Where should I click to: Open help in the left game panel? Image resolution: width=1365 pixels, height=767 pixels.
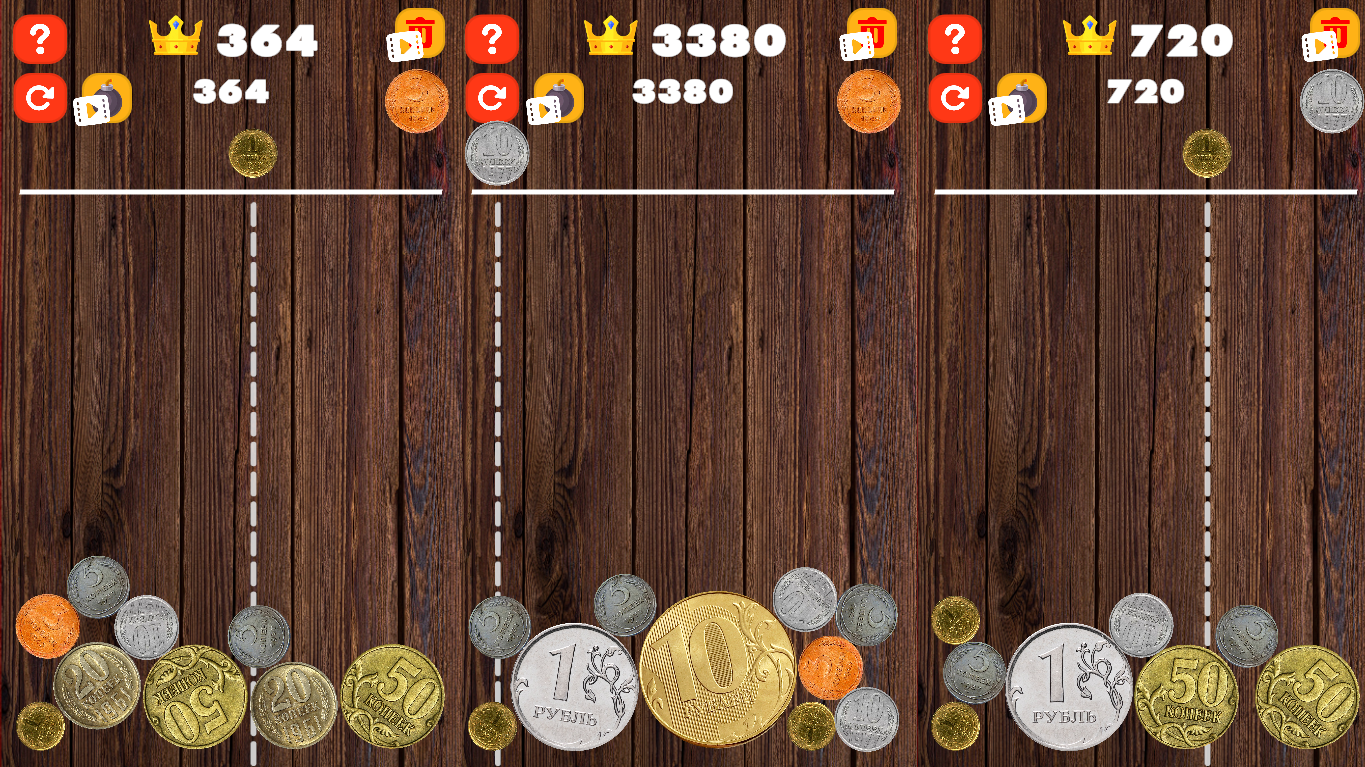click(40, 40)
